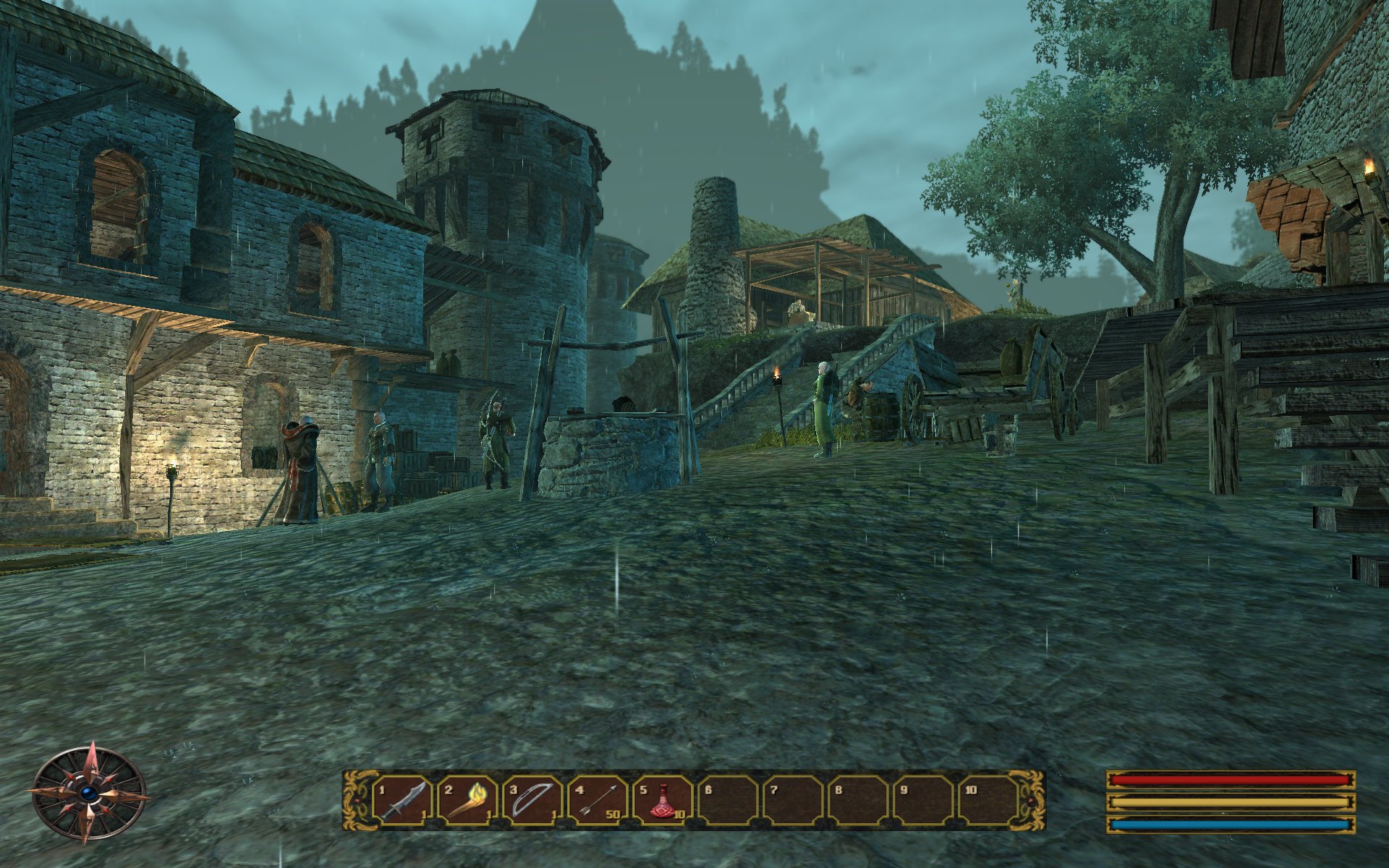Choose the bow in hotbar slot 3
The image size is (1389, 868).
click(x=532, y=801)
